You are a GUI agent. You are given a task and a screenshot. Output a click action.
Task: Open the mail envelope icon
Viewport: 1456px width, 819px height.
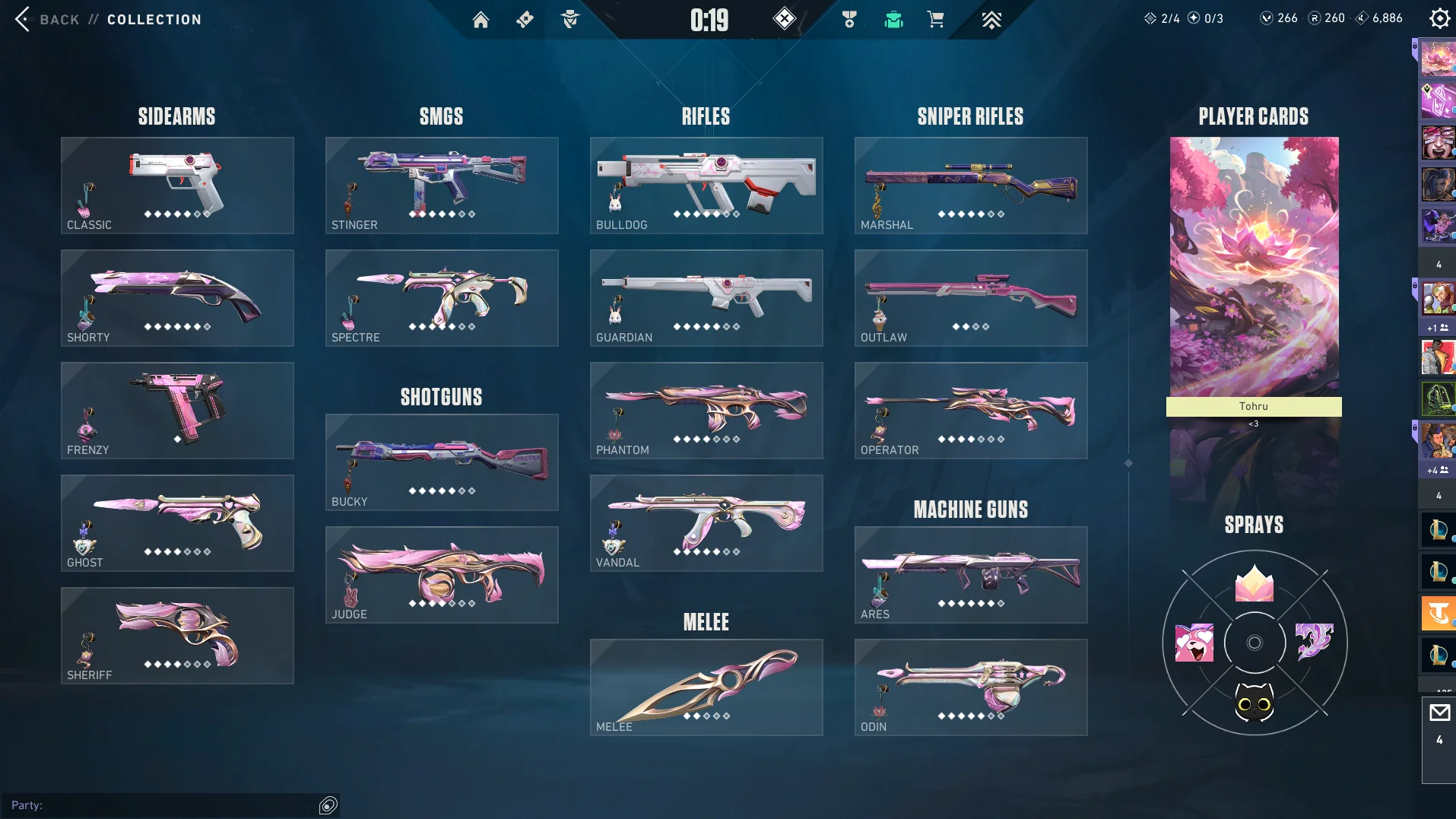click(1439, 713)
